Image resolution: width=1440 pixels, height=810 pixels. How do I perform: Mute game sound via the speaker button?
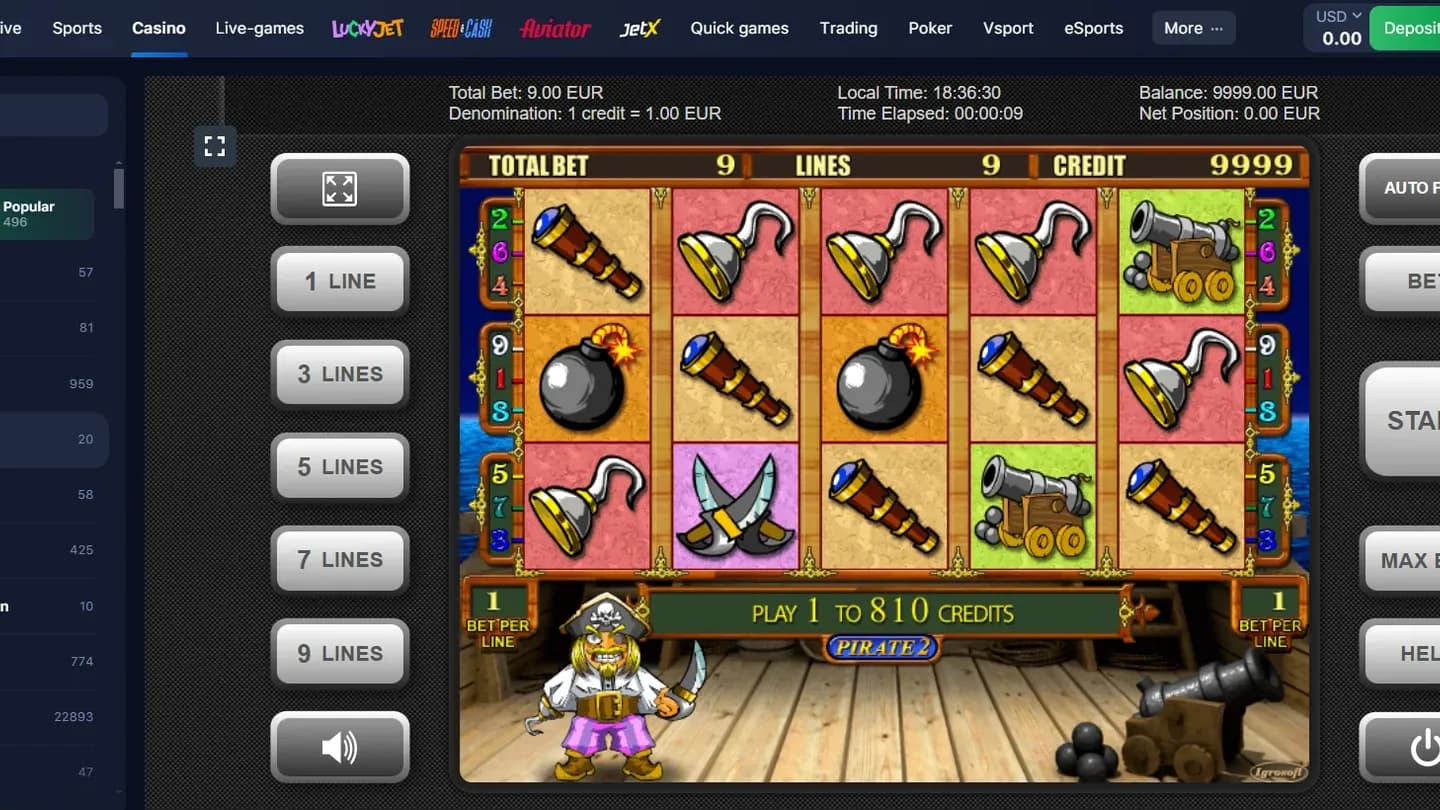tap(340, 746)
